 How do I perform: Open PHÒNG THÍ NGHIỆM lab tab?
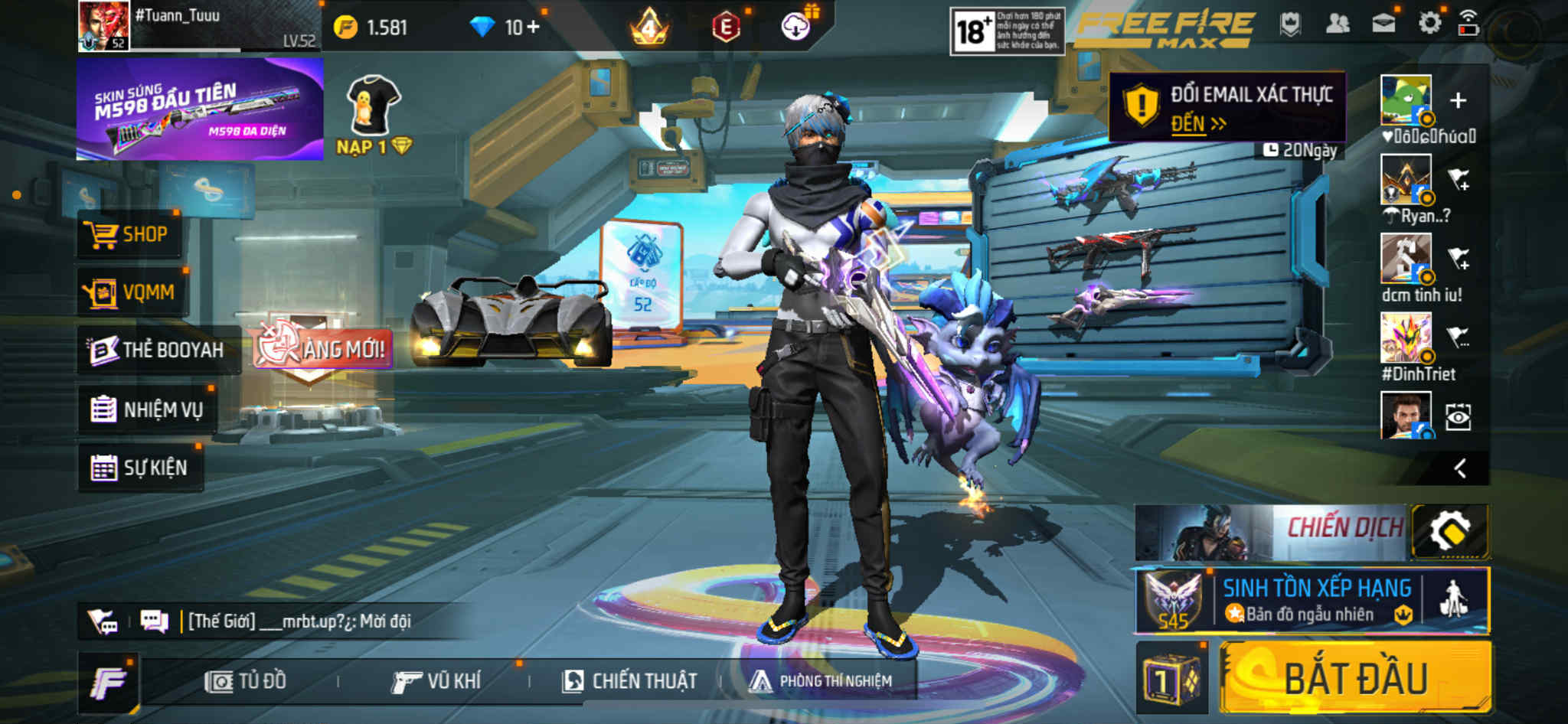821,681
